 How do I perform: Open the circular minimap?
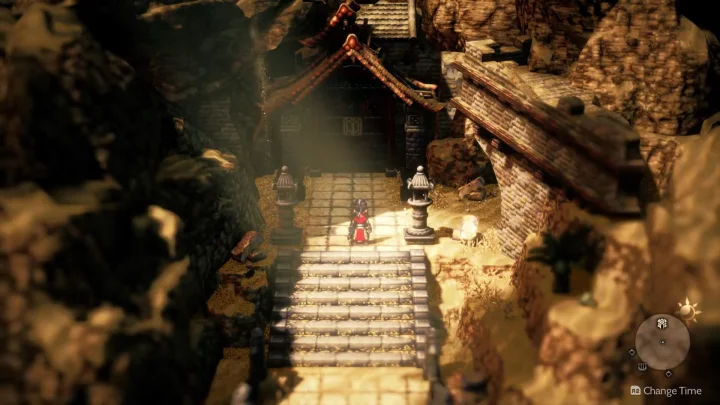point(663,341)
